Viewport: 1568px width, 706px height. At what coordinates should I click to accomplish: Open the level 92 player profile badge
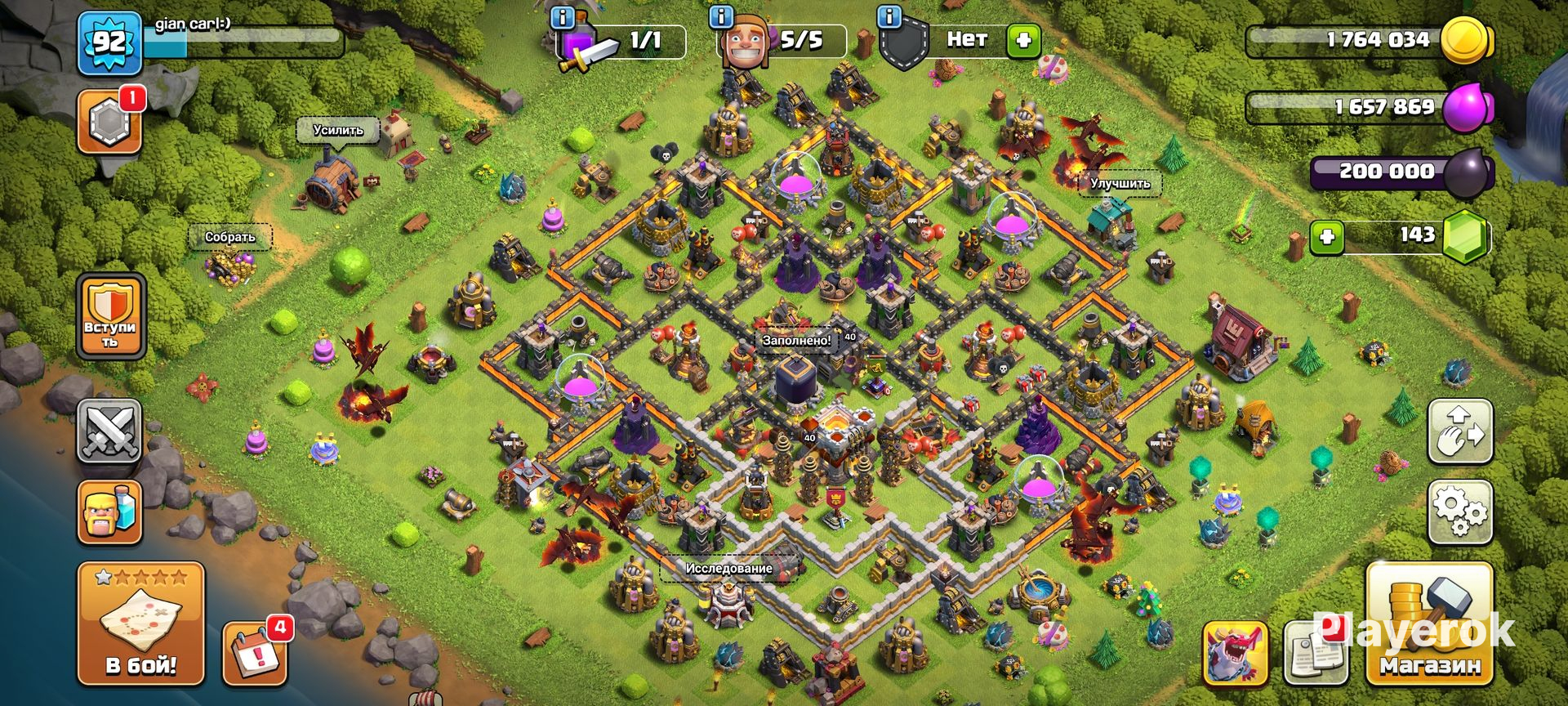[109, 42]
